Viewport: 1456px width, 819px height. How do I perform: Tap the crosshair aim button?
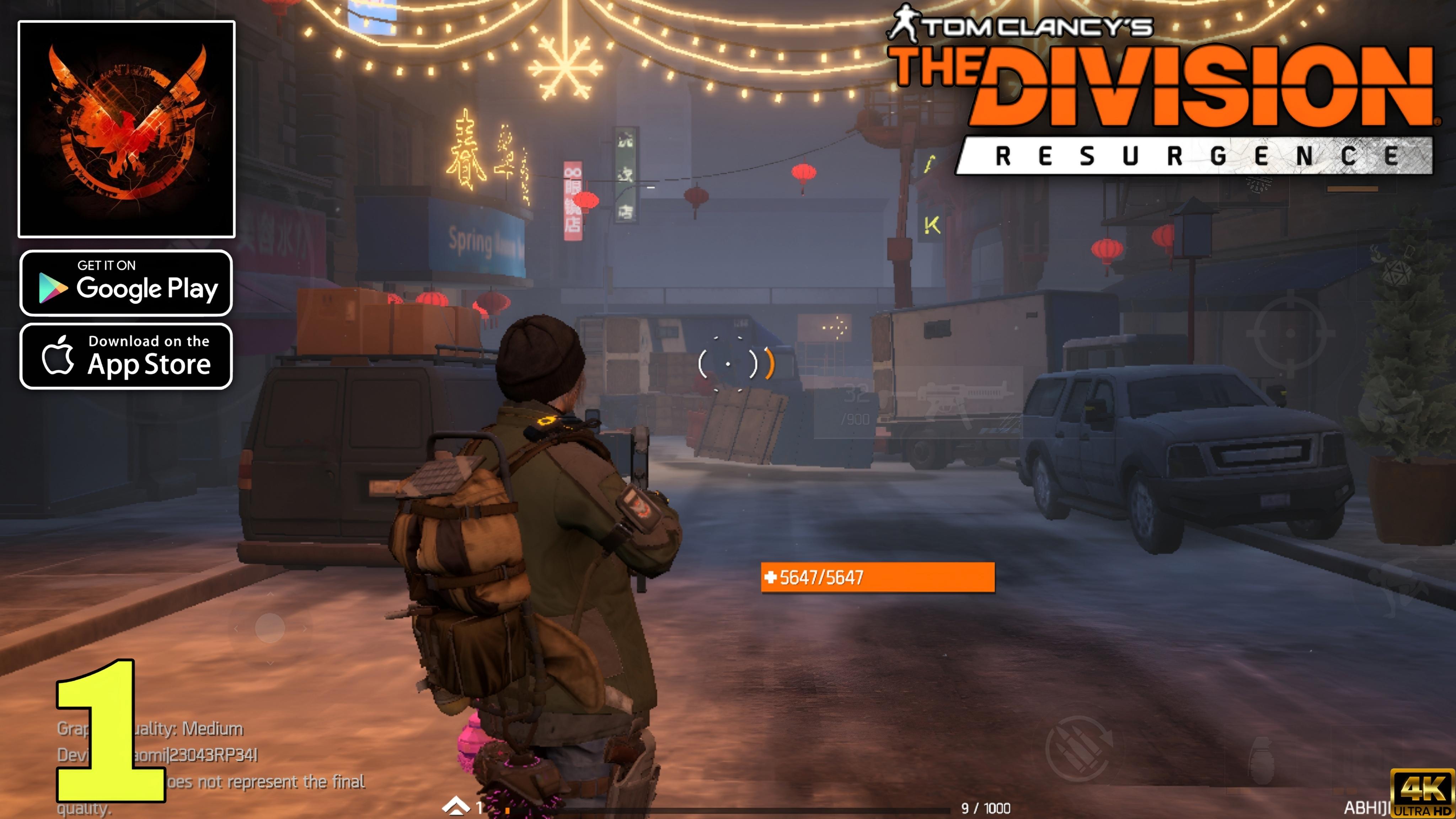click(1290, 334)
